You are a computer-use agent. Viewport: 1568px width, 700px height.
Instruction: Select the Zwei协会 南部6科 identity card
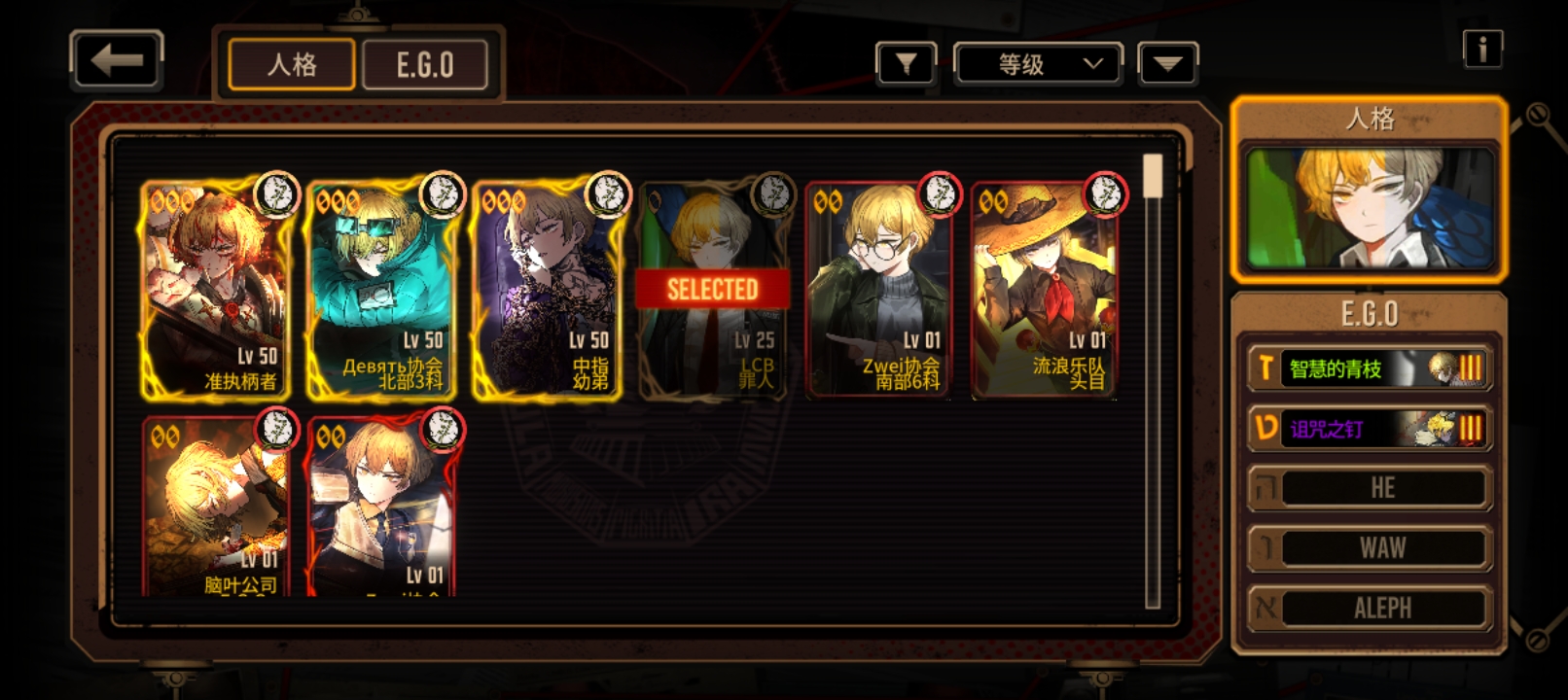[x=878, y=290]
